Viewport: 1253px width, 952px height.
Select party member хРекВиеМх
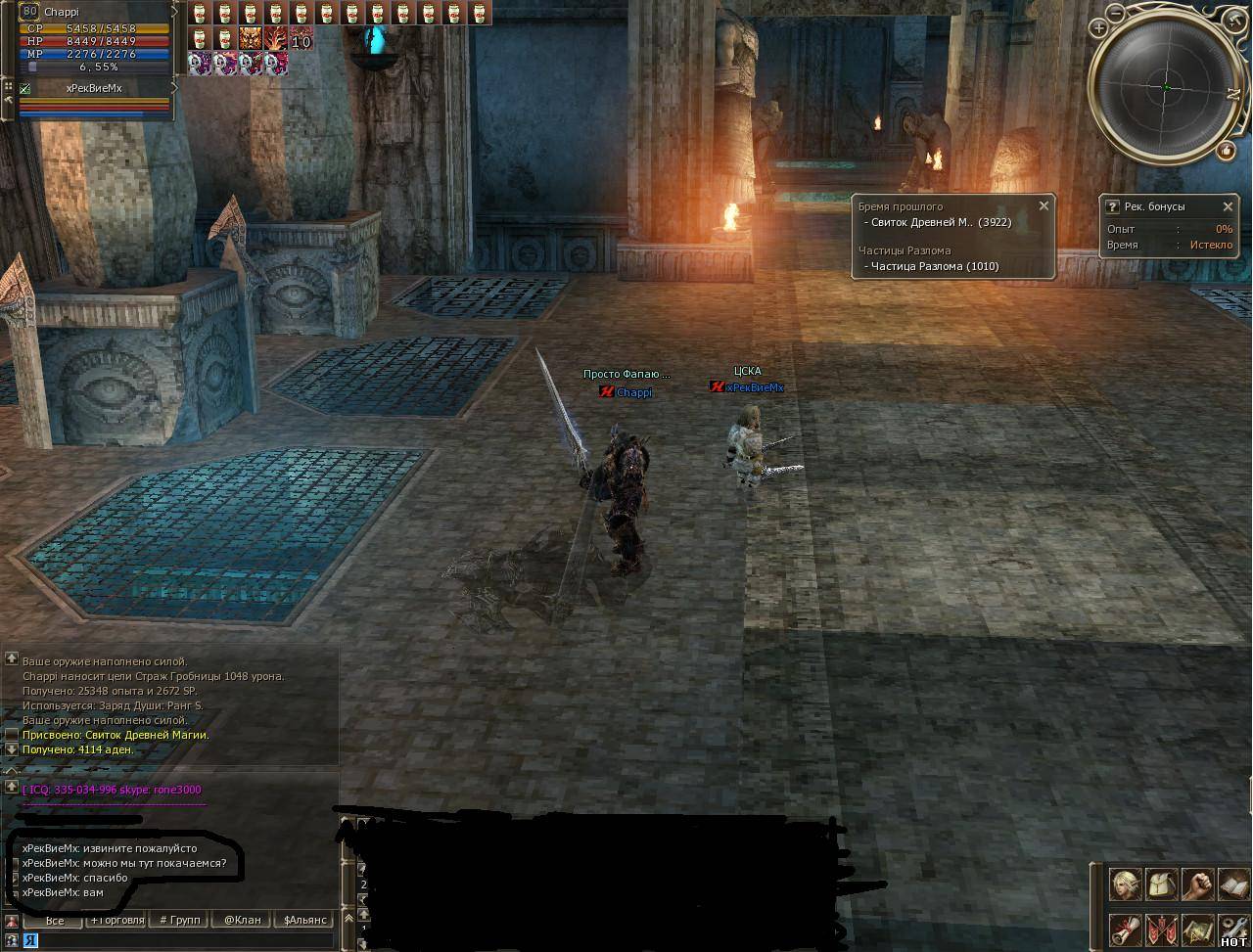94,88
